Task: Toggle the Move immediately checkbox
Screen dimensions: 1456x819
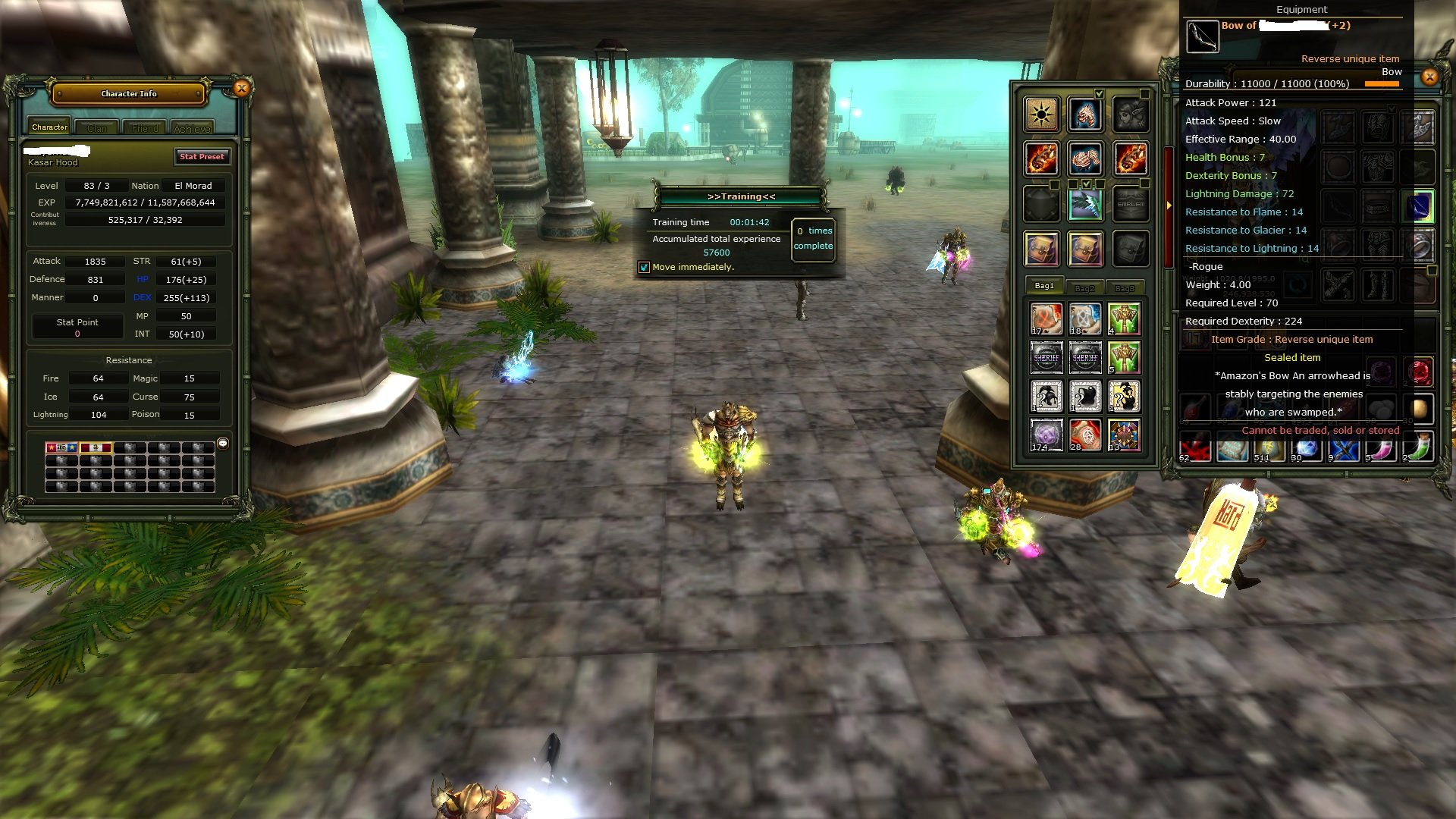Action: pyautogui.click(x=644, y=267)
